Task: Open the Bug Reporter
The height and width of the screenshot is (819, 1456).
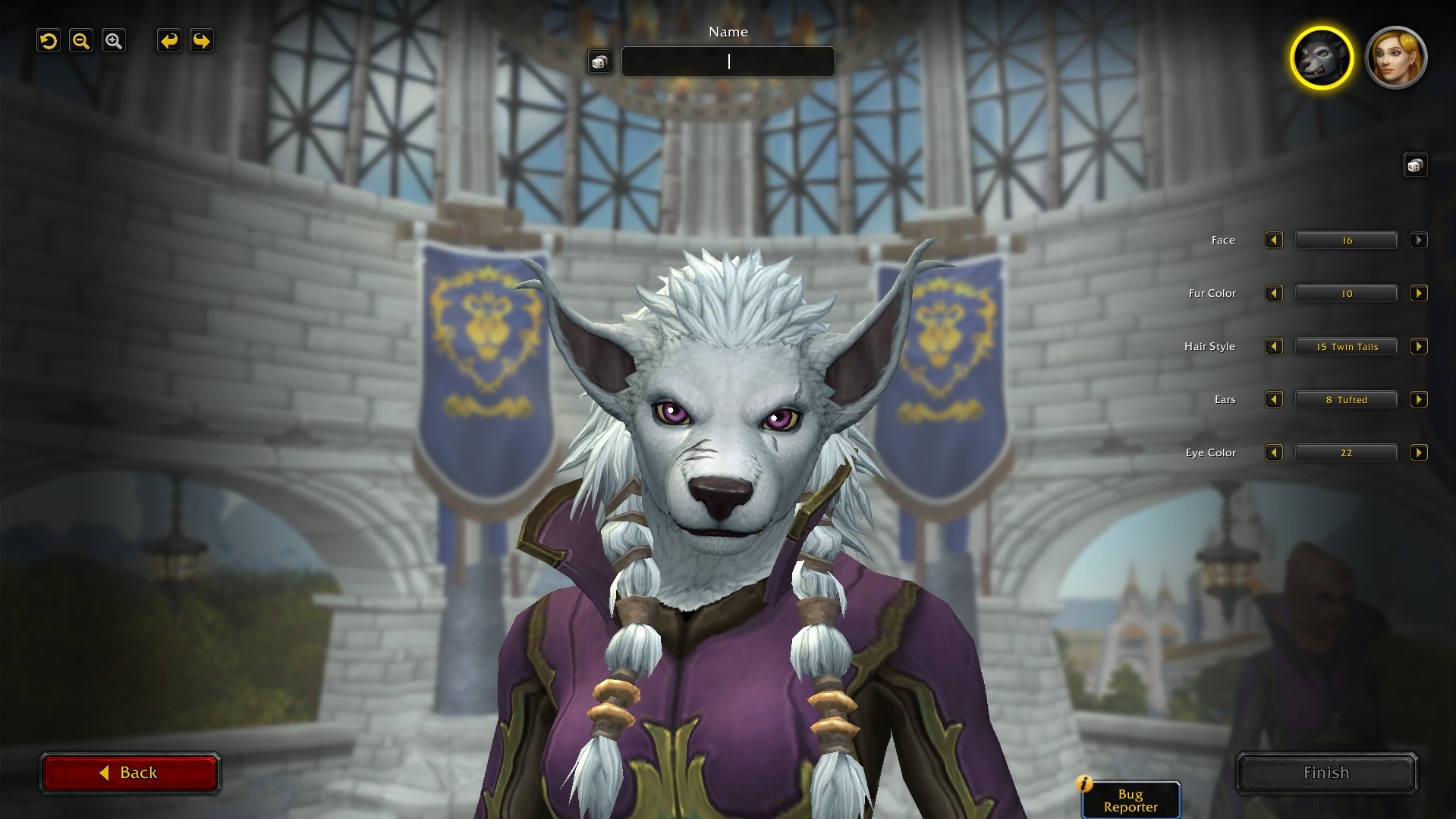Action: (x=1130, y=799)
